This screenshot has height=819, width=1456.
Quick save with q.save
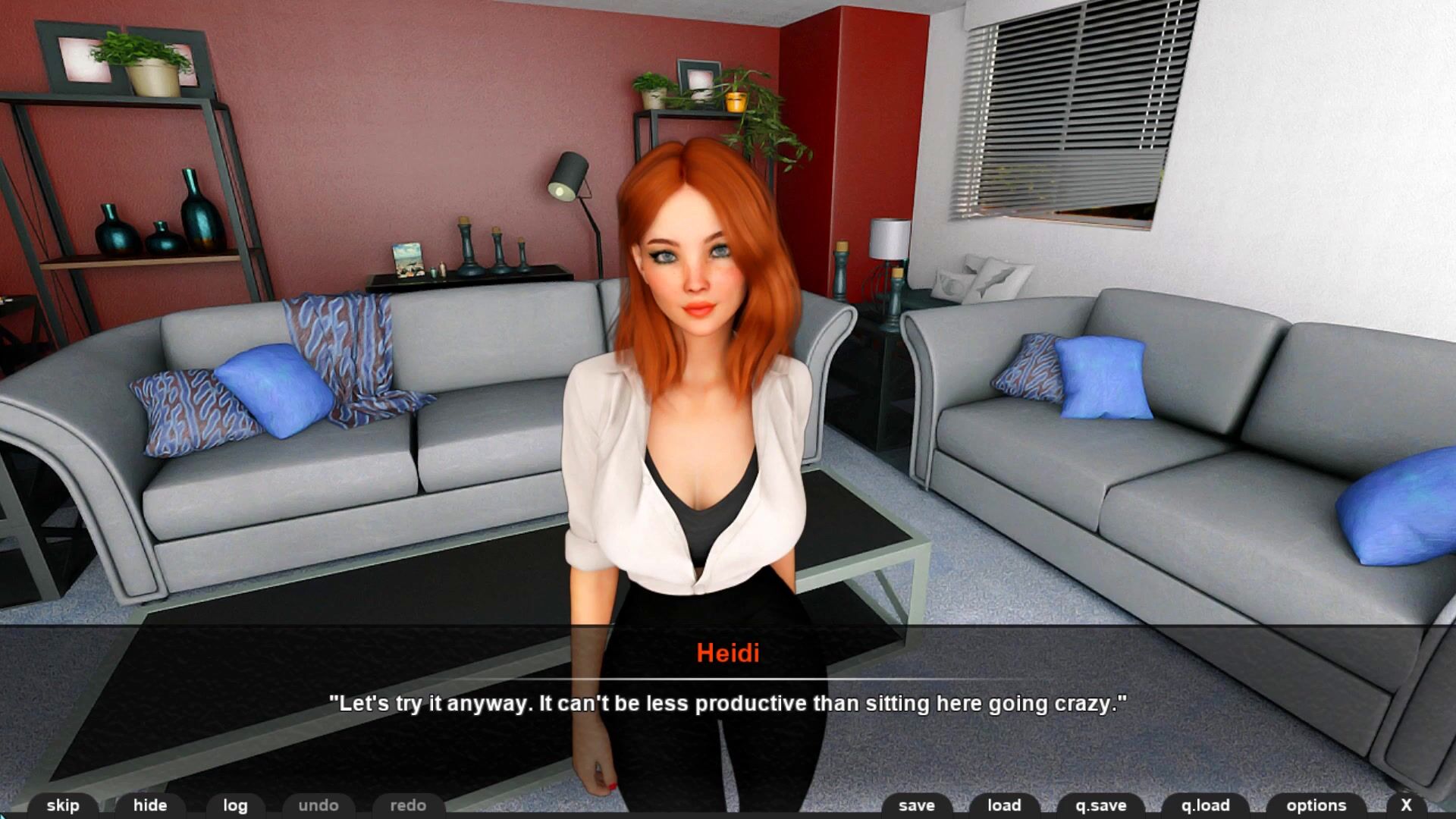[1101, 805]
